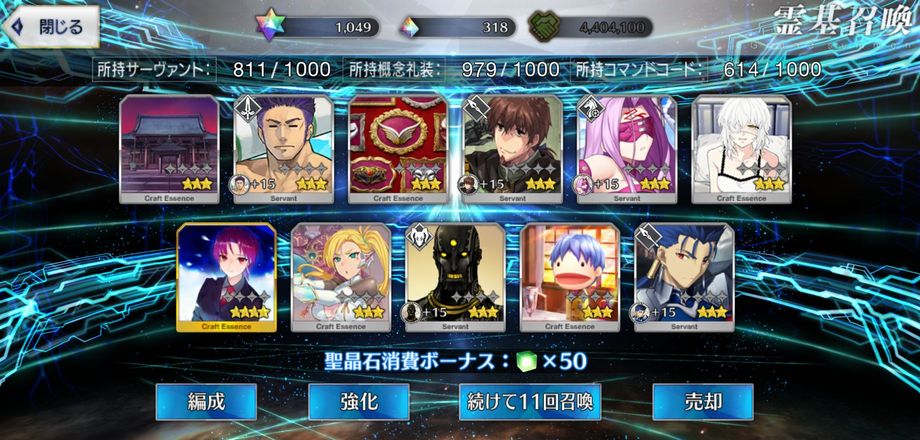Open the 強化 enhancement menu

tap(358, 402)
